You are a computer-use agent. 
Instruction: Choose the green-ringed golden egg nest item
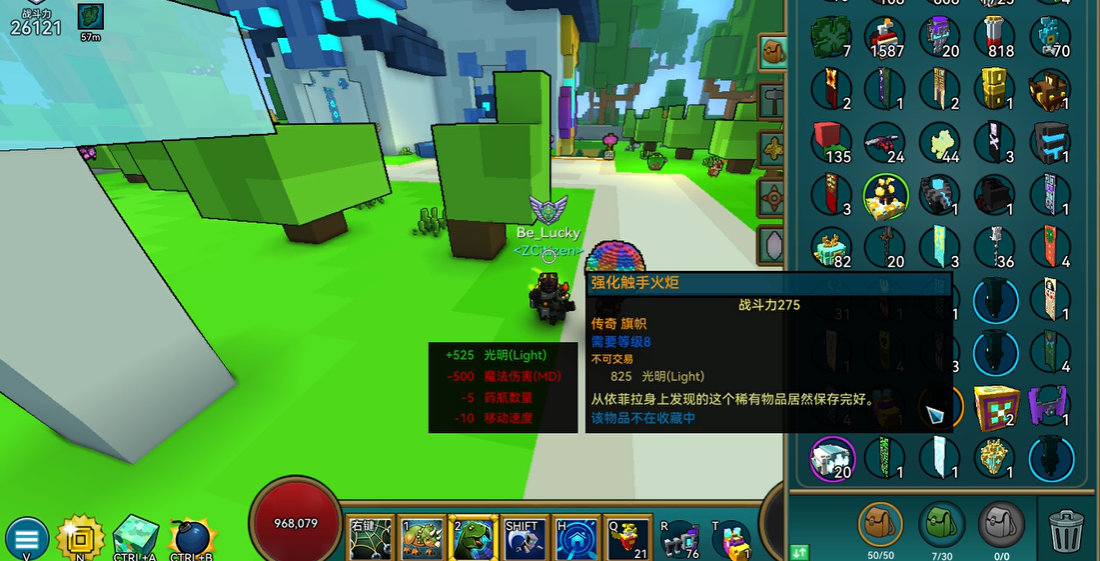(x=885, y=196)
